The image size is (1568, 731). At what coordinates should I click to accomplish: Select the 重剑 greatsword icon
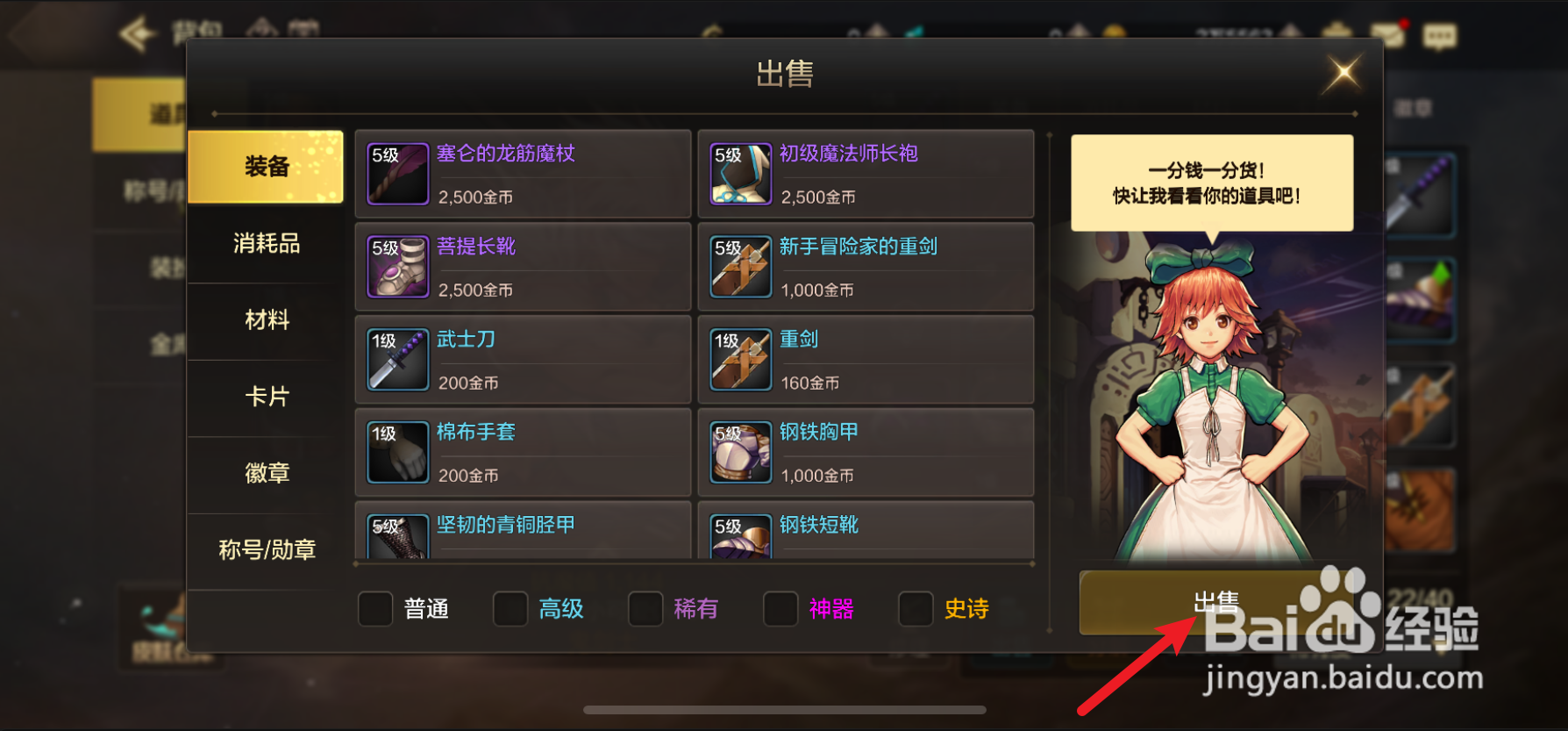click(739, 359)
